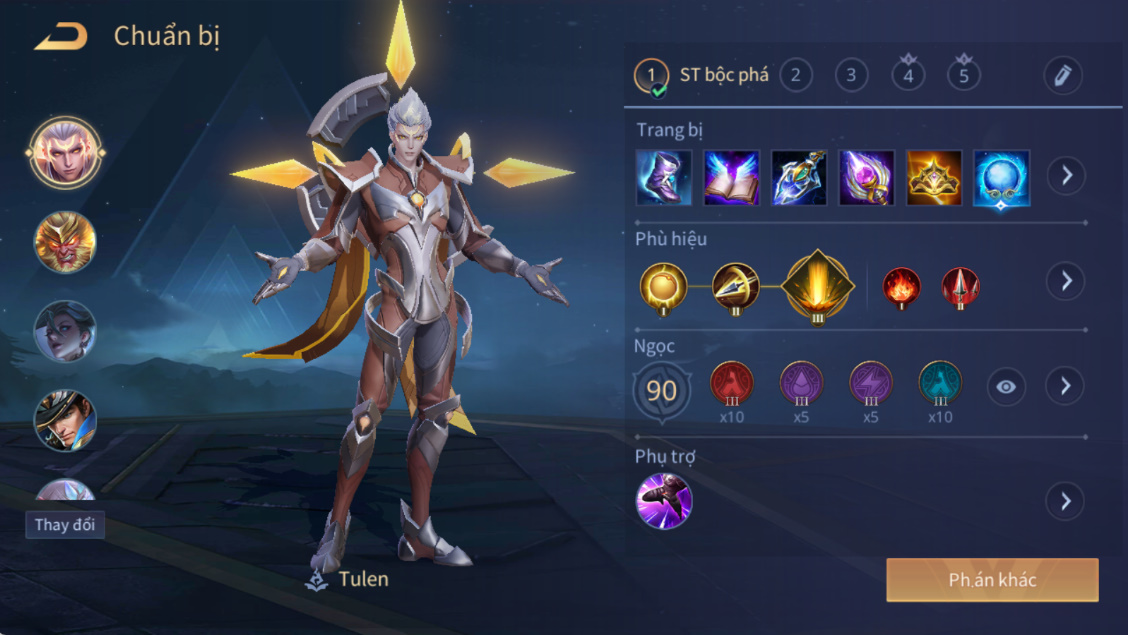Image resolution: width=1128 pixels, height=635 pixels.
Task: Click the Phương án khác button
Action: pyautogui.click(x=992, y=580)
